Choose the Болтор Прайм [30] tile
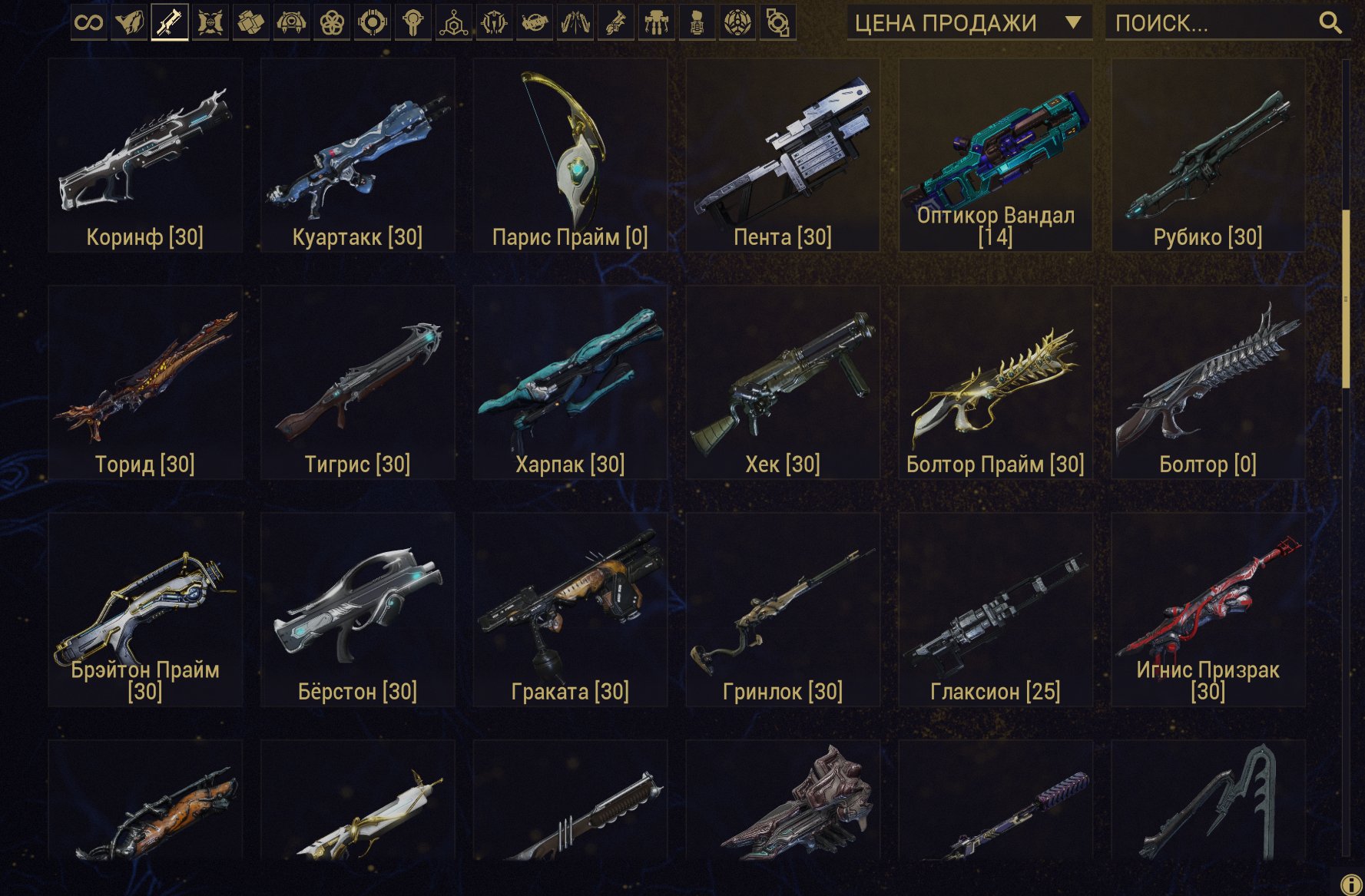This screenshot has width=1365, height=896. pyautogui.click(x=996, y=383)
